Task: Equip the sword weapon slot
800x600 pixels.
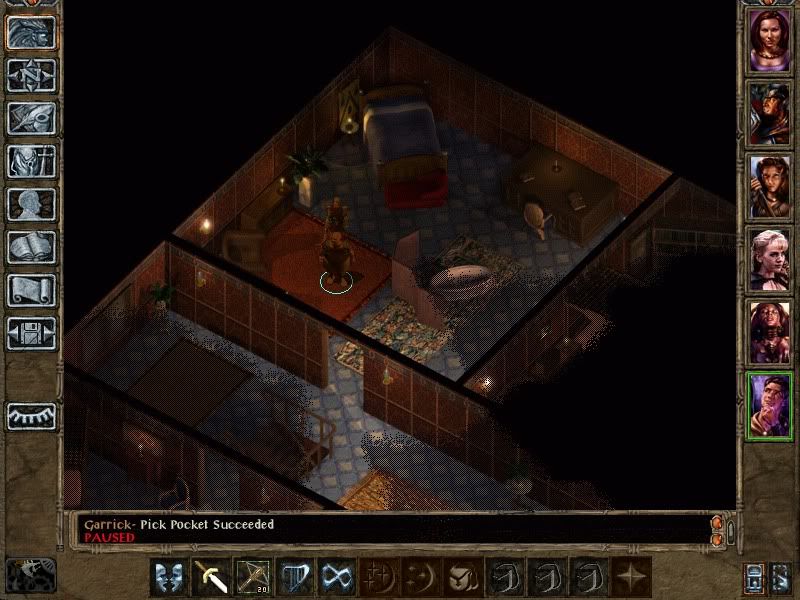Action: 212,577
